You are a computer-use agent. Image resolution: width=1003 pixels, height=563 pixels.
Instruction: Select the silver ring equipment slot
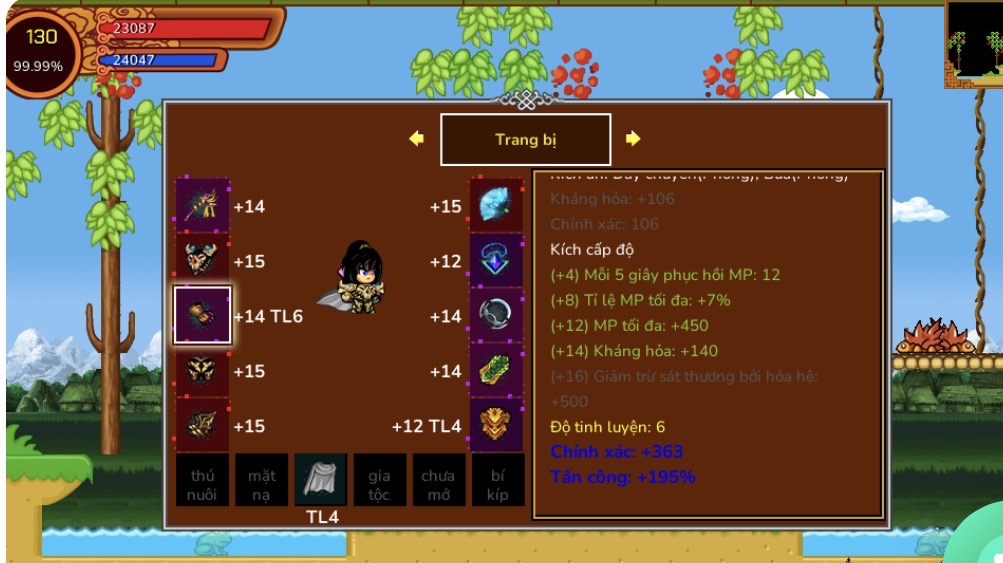coord(497,316)
